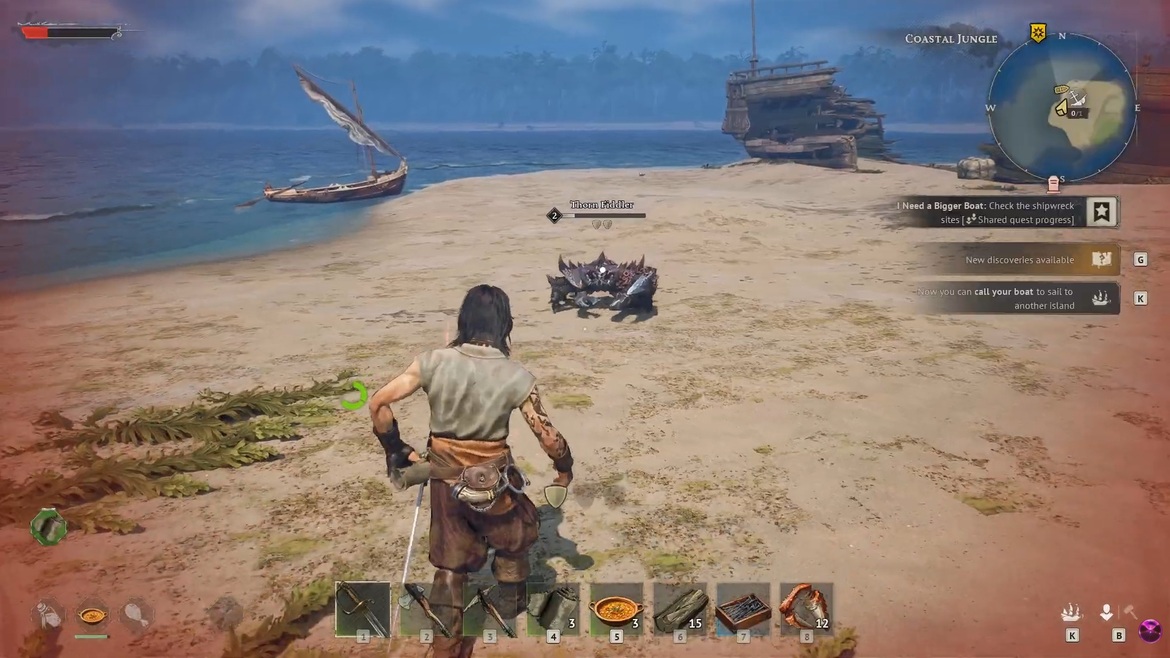This screenshot has width=1170, height=658.
Task: Use the stew bowl in hotbar slot 5
Action: tap(617, 608)
